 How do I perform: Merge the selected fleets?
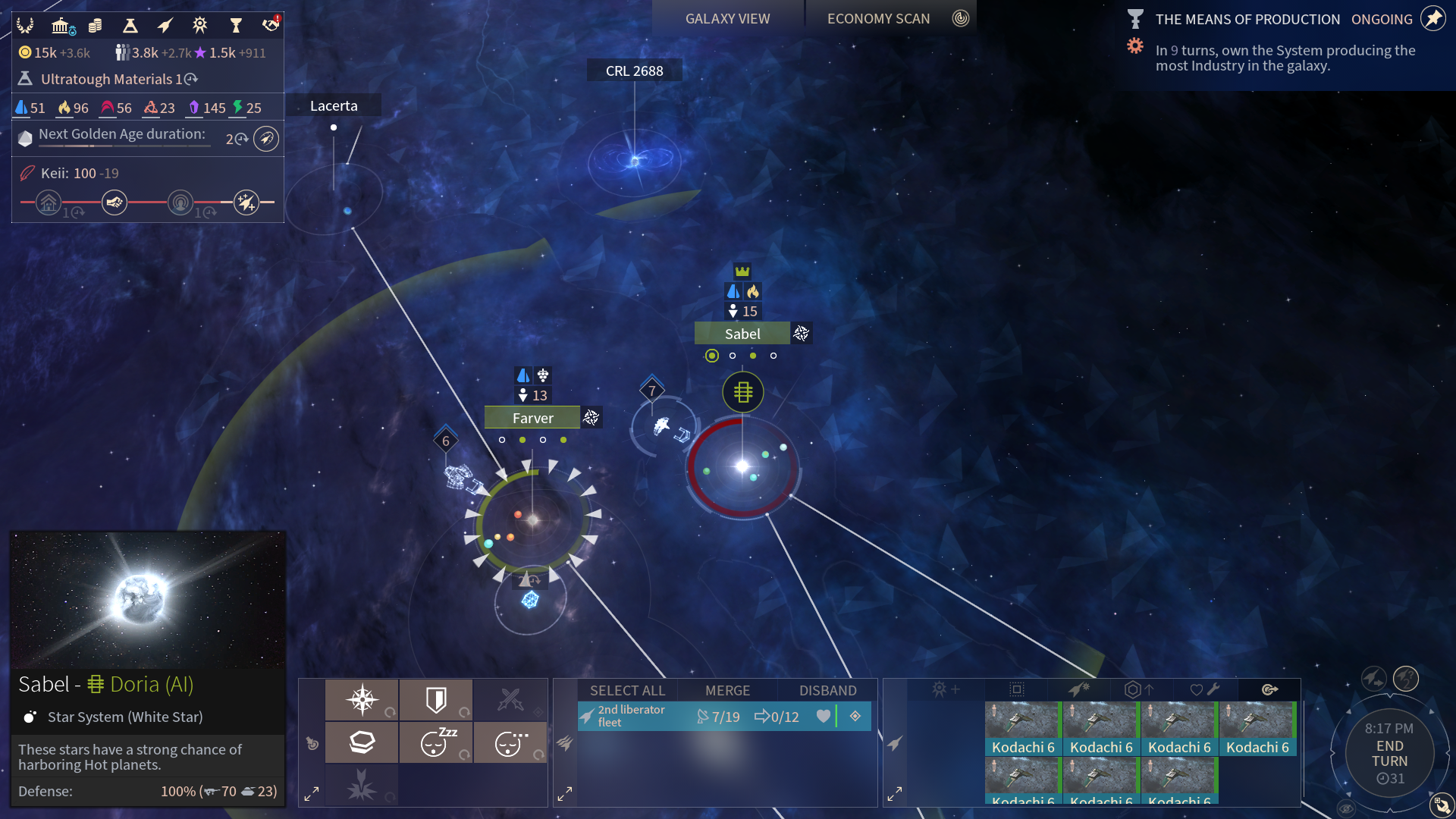(727, 691)
